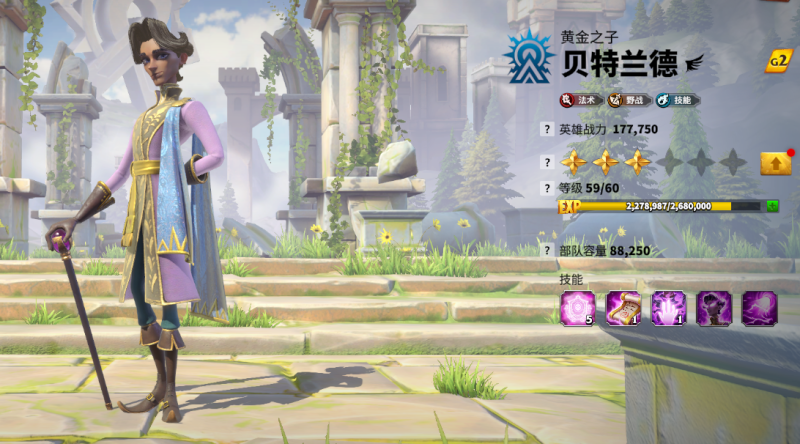Screen dimensions: 800x444
Task: Show help for level (等级) 59/60
Action: click(x=547, y=188)
